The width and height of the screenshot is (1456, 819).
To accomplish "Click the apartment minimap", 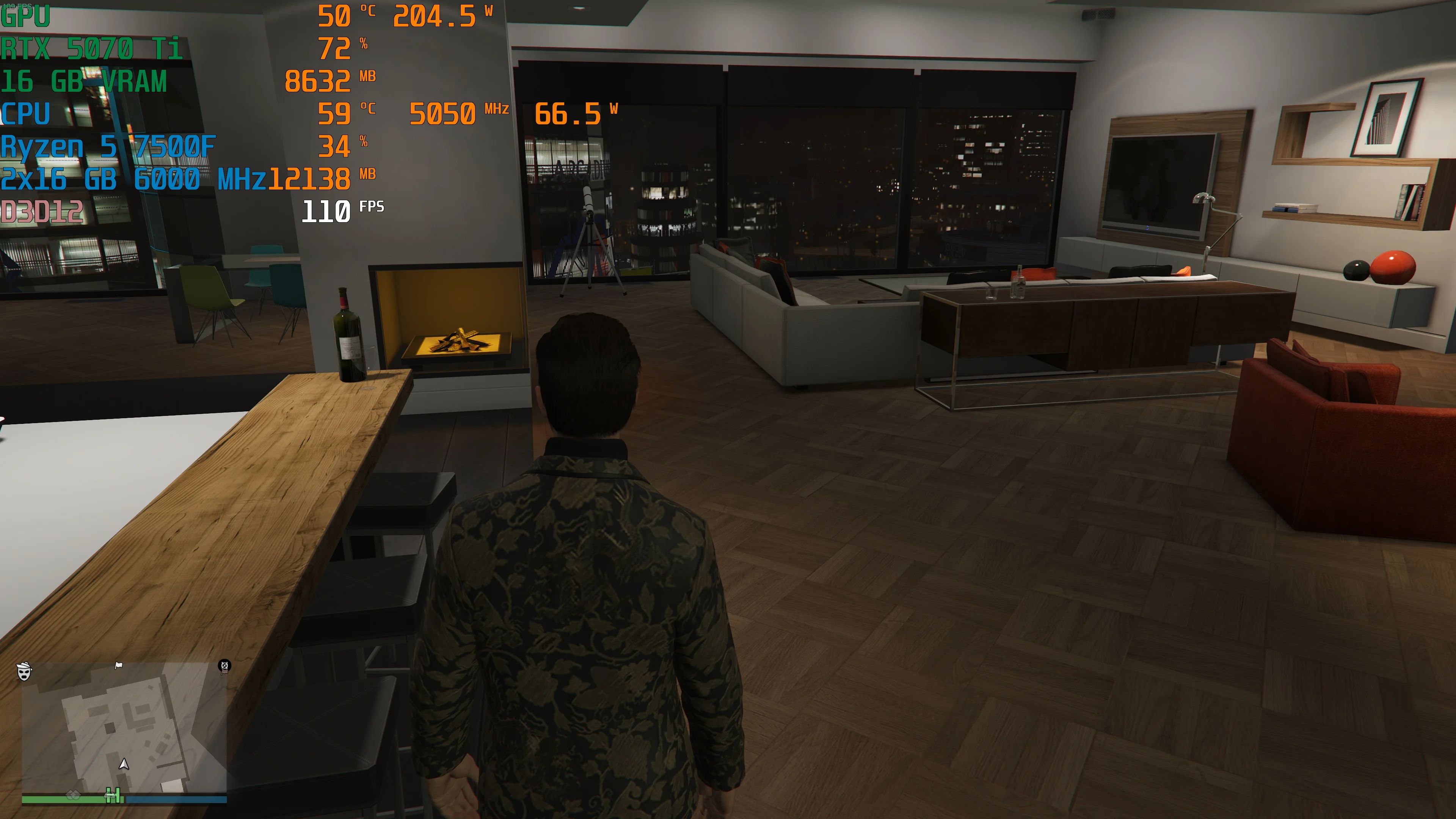I will coord(124,729).
